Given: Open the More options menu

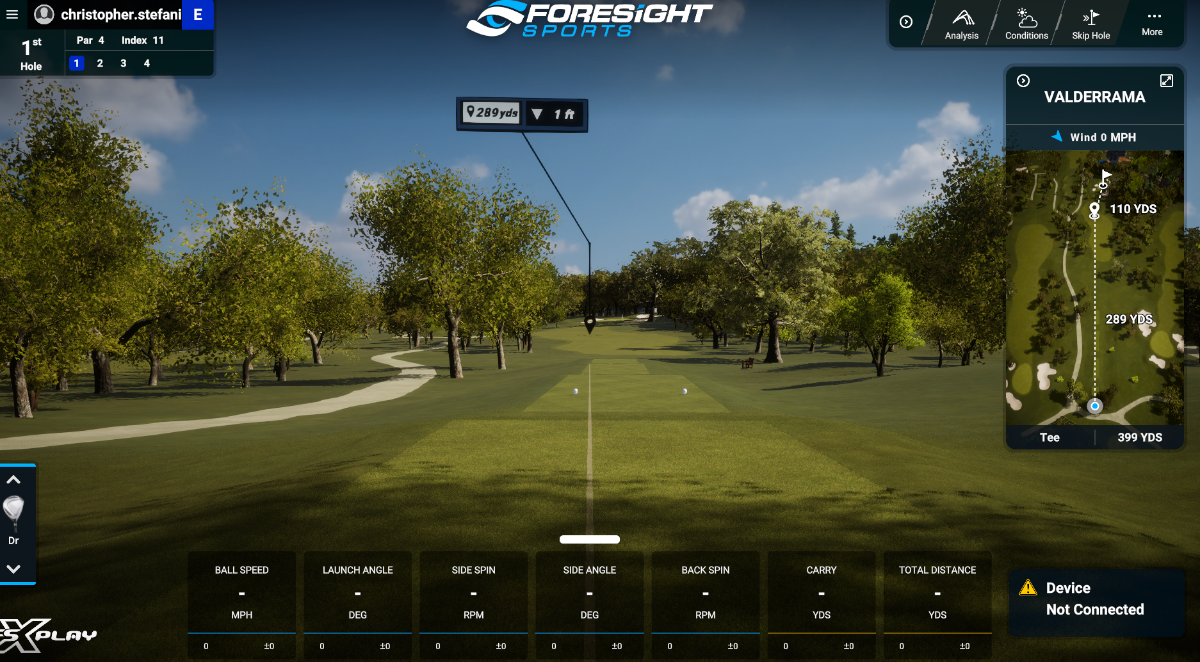Looking at the screenshot, I should click(1153, 22).
